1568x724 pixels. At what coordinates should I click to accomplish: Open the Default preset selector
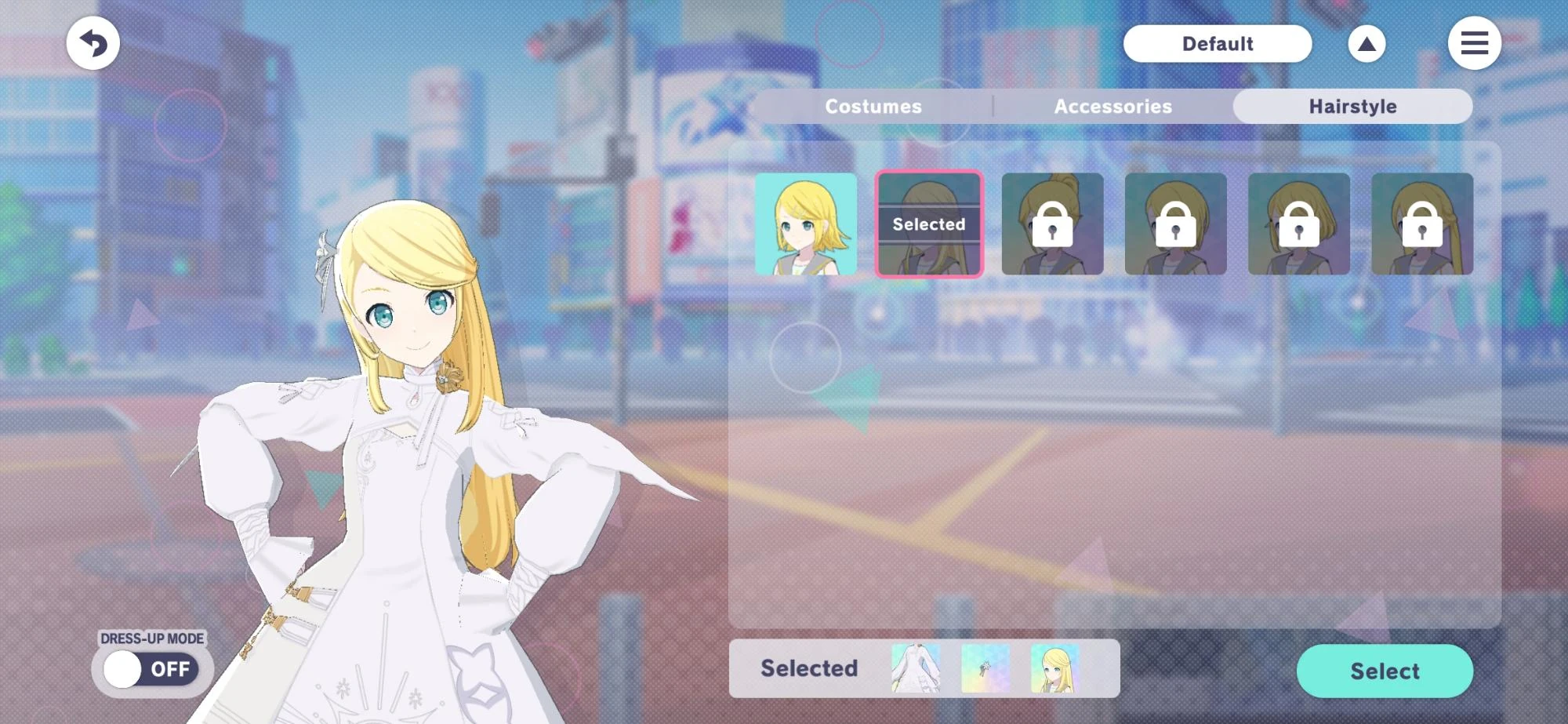(x=1218, y=44)
